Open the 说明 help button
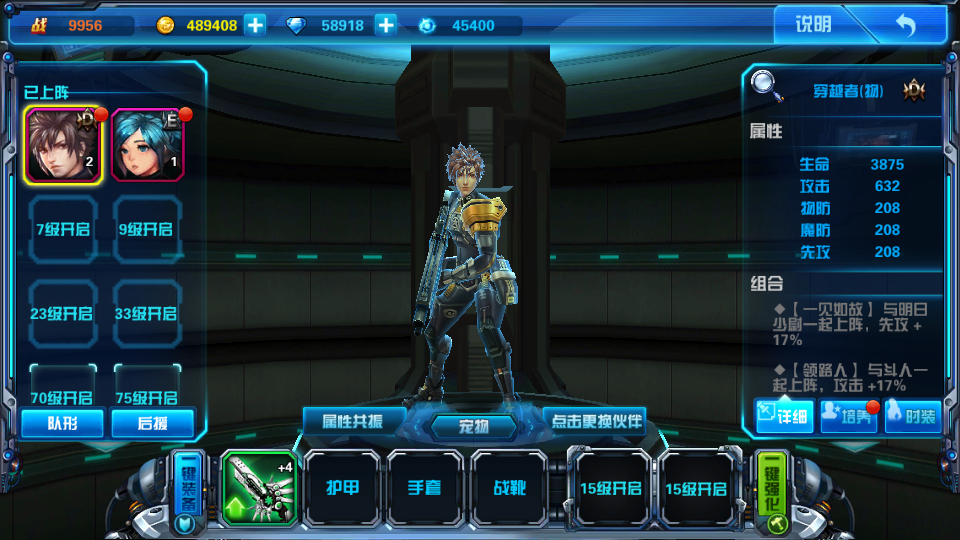 812,25
